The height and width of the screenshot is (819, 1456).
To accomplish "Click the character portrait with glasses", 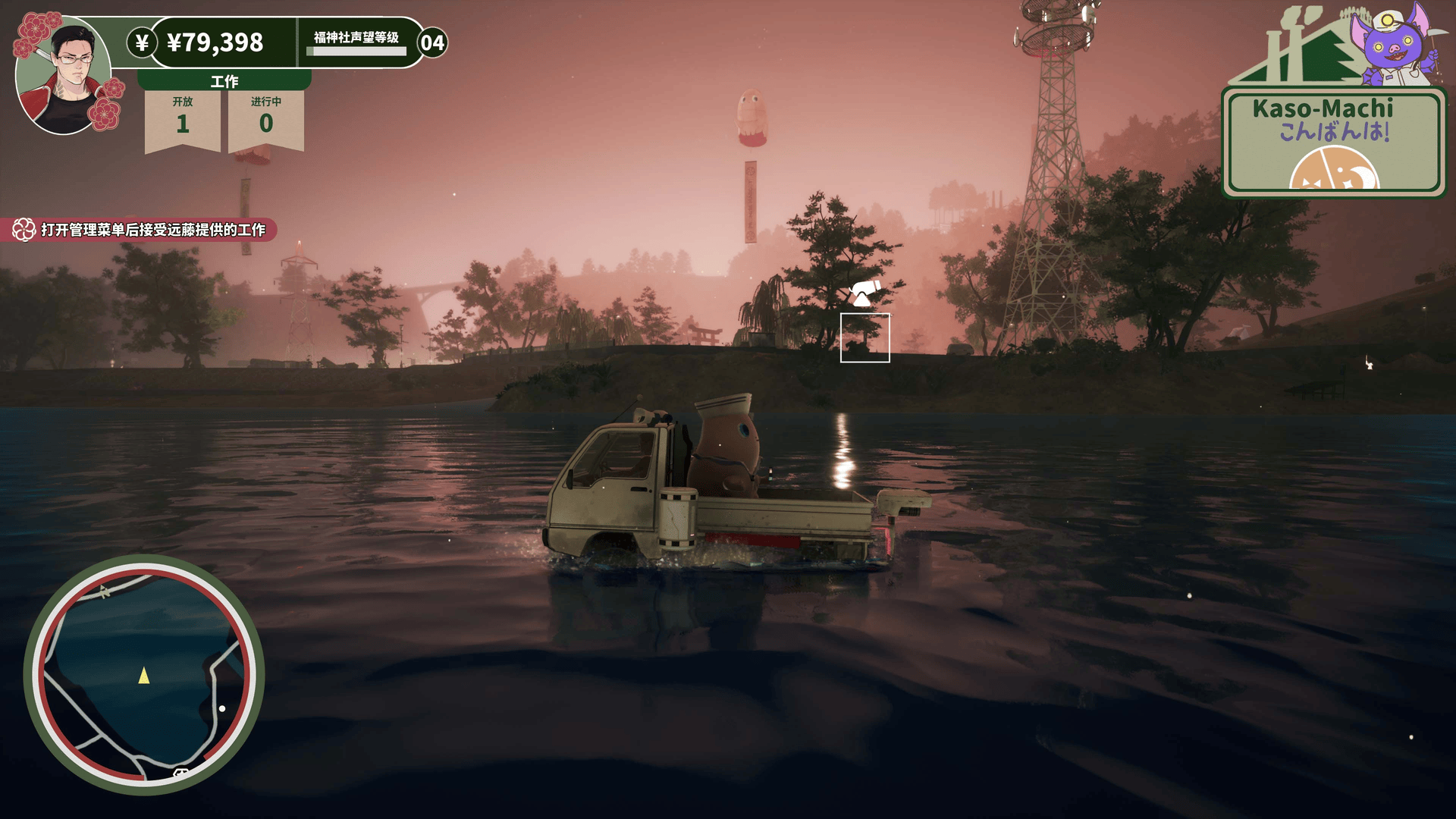I will click(x=64, y=74).
